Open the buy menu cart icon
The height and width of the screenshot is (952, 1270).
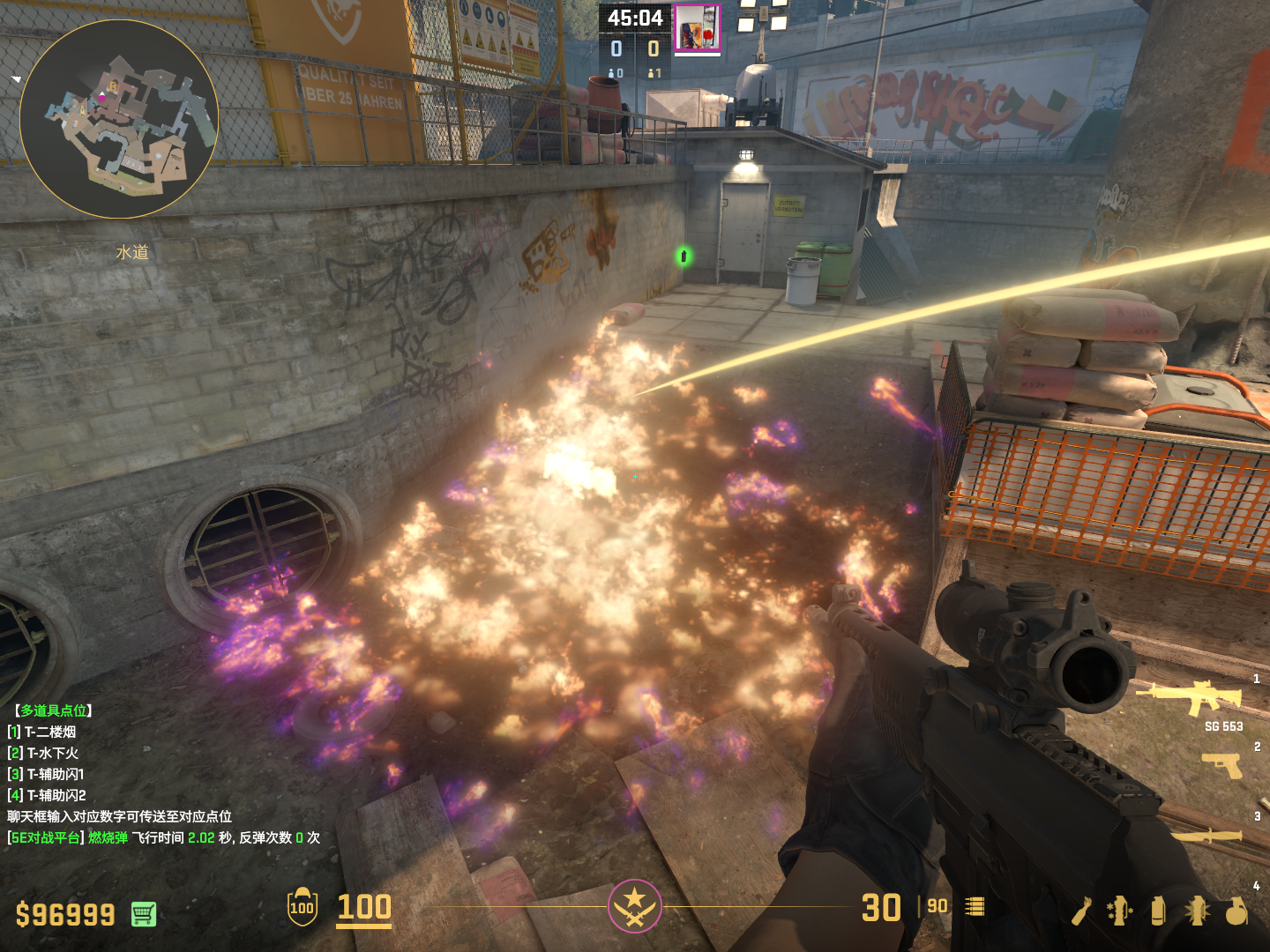[x=144, y=914]
